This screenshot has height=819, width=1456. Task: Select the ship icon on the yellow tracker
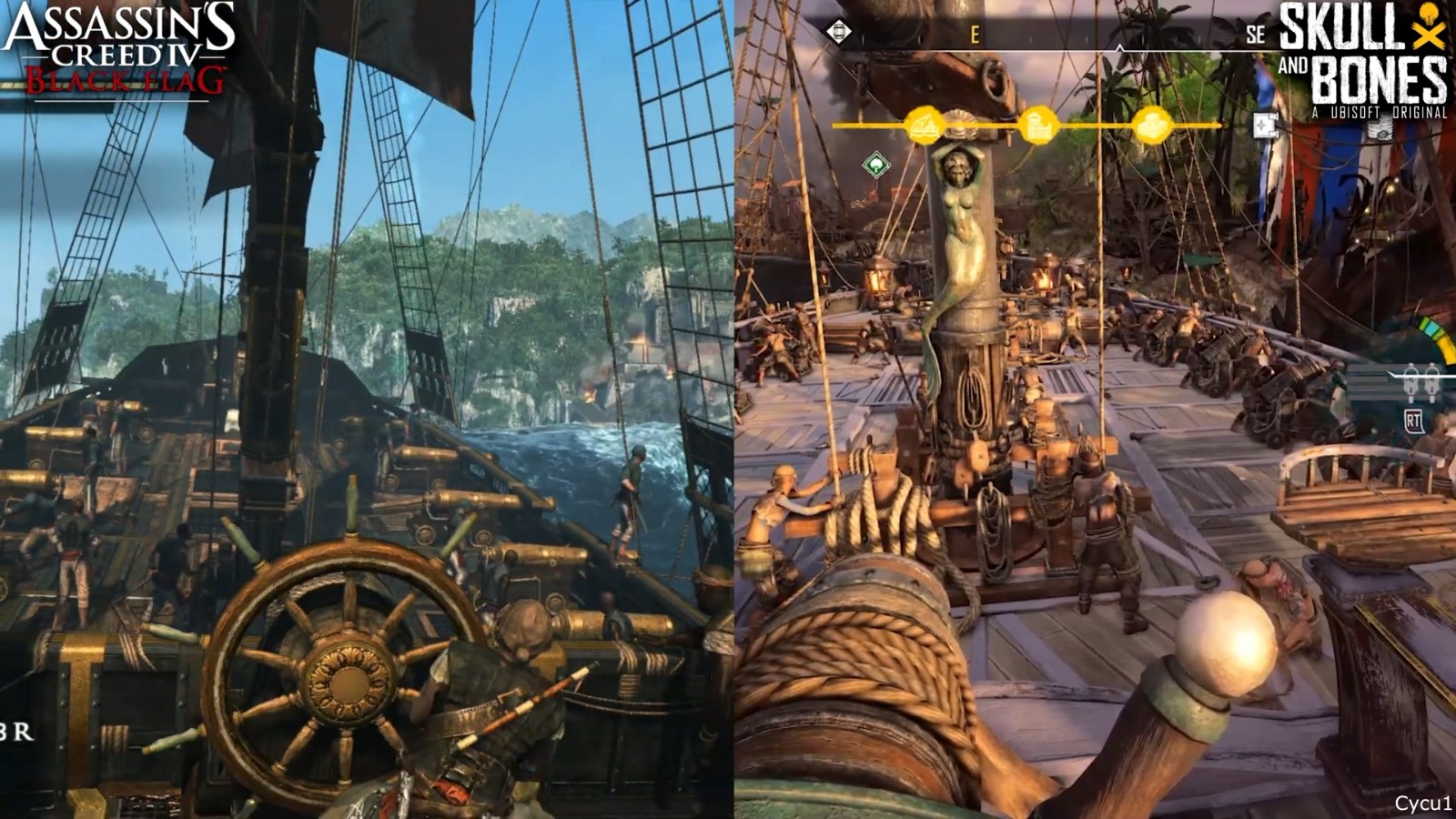click(x=924, y=125)
